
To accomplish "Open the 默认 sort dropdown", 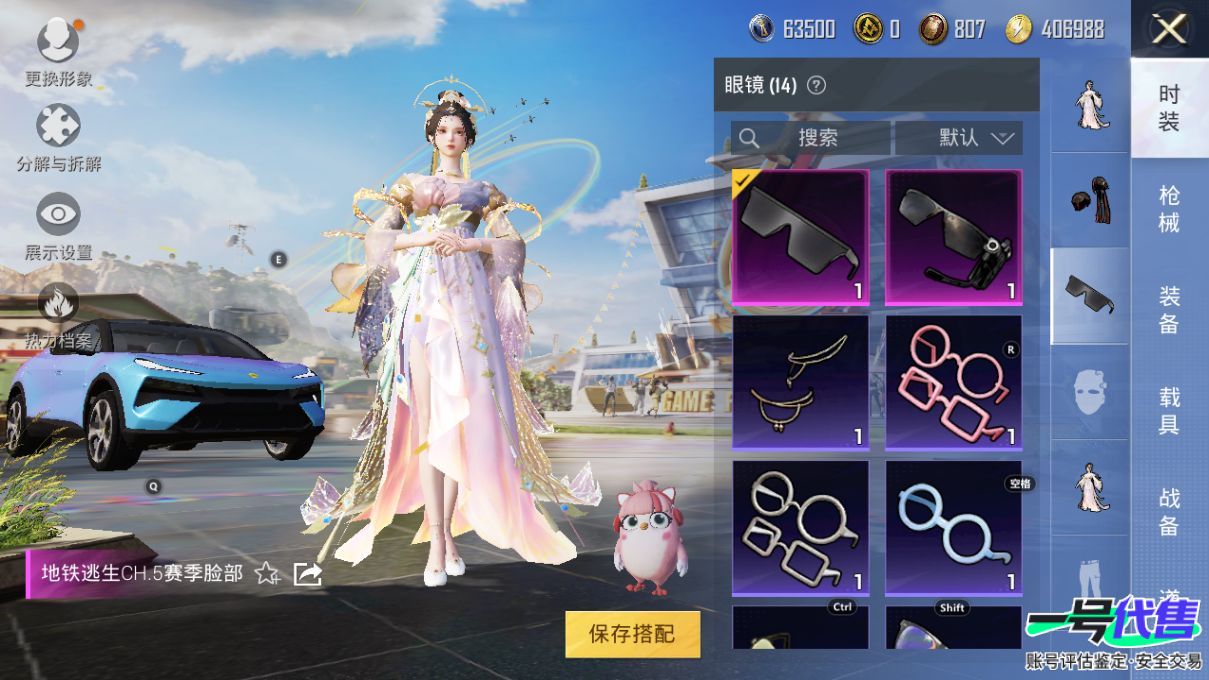I will [959, 138].
